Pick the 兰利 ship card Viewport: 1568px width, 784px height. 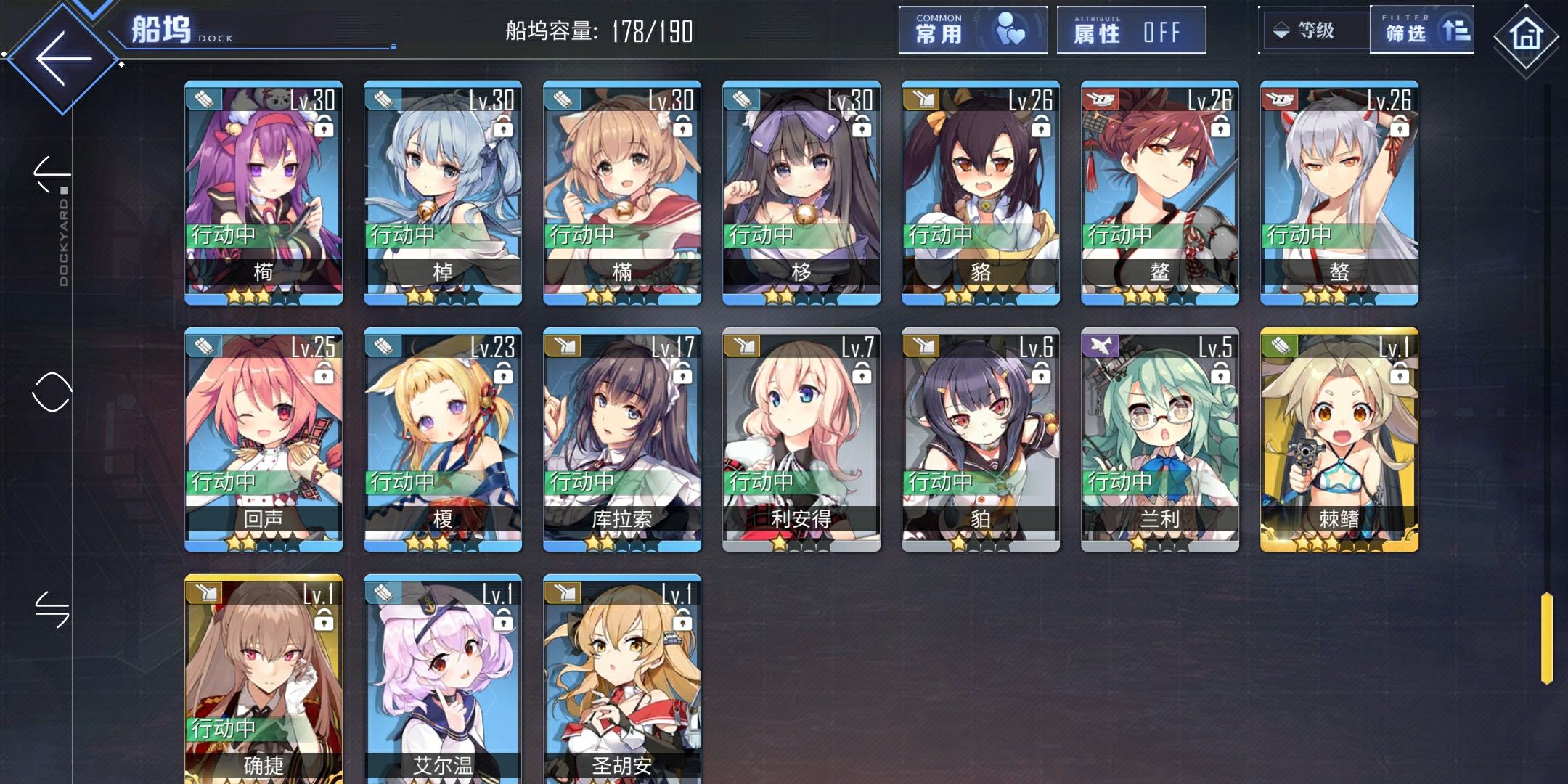[1160, 440]
